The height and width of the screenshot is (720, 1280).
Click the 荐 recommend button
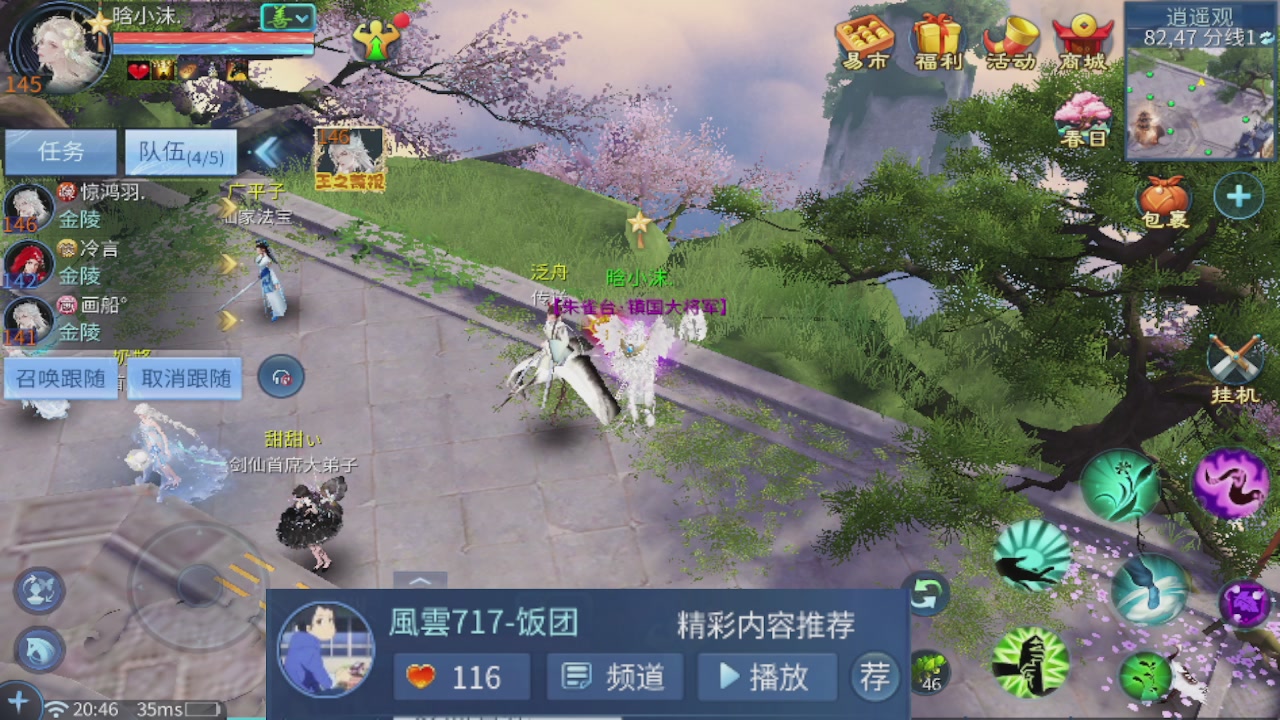point(874,677)
